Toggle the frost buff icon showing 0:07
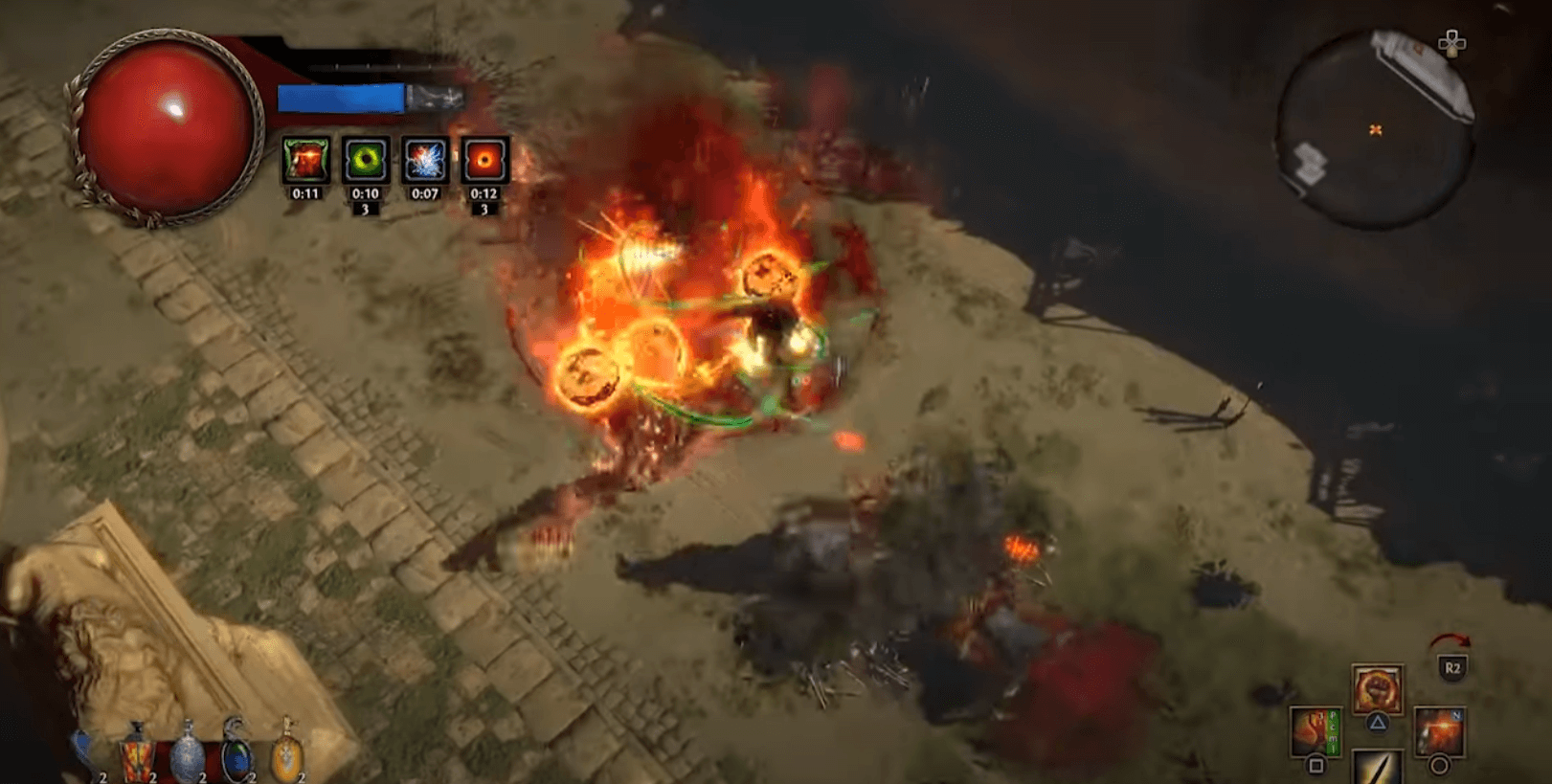This screenshot has height=784, width=1552. (x=424, y=158)
